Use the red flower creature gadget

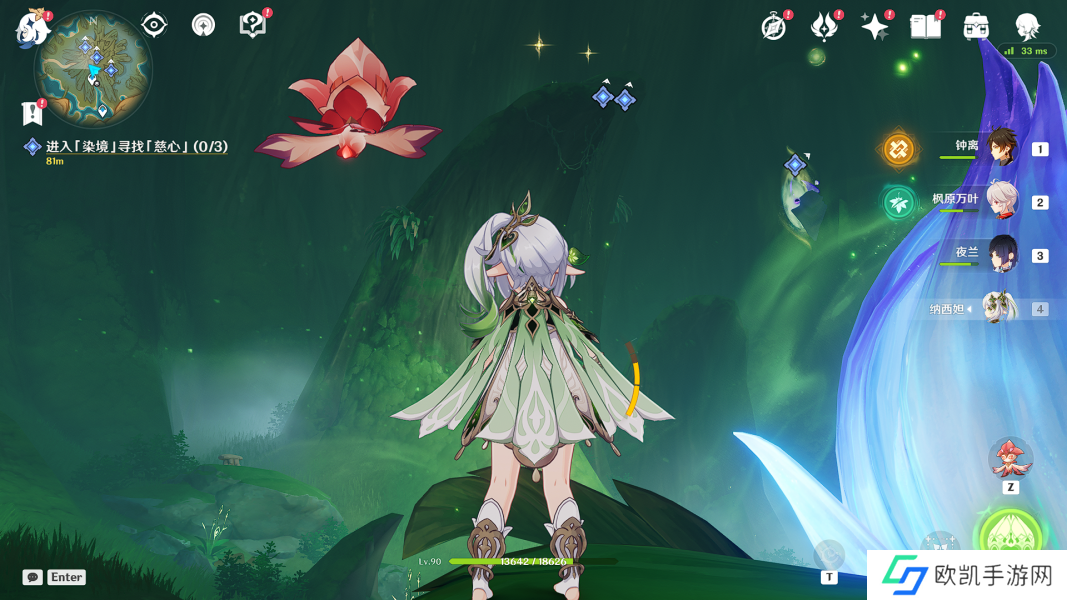(1010, 458)
